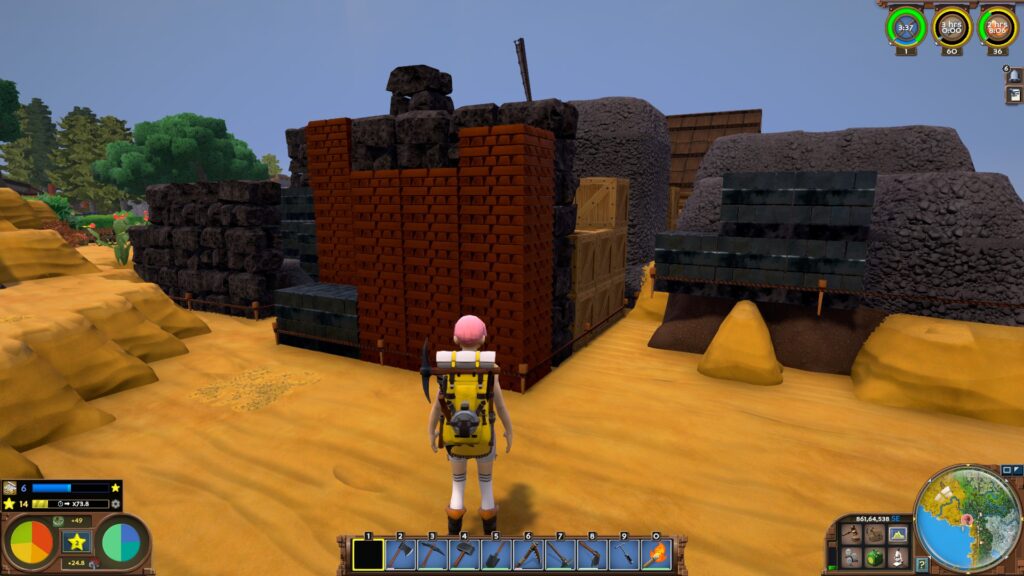Click the bell notification icon
The width and height of the screenshot is (1024, 576).
(x=1014, y=76)
